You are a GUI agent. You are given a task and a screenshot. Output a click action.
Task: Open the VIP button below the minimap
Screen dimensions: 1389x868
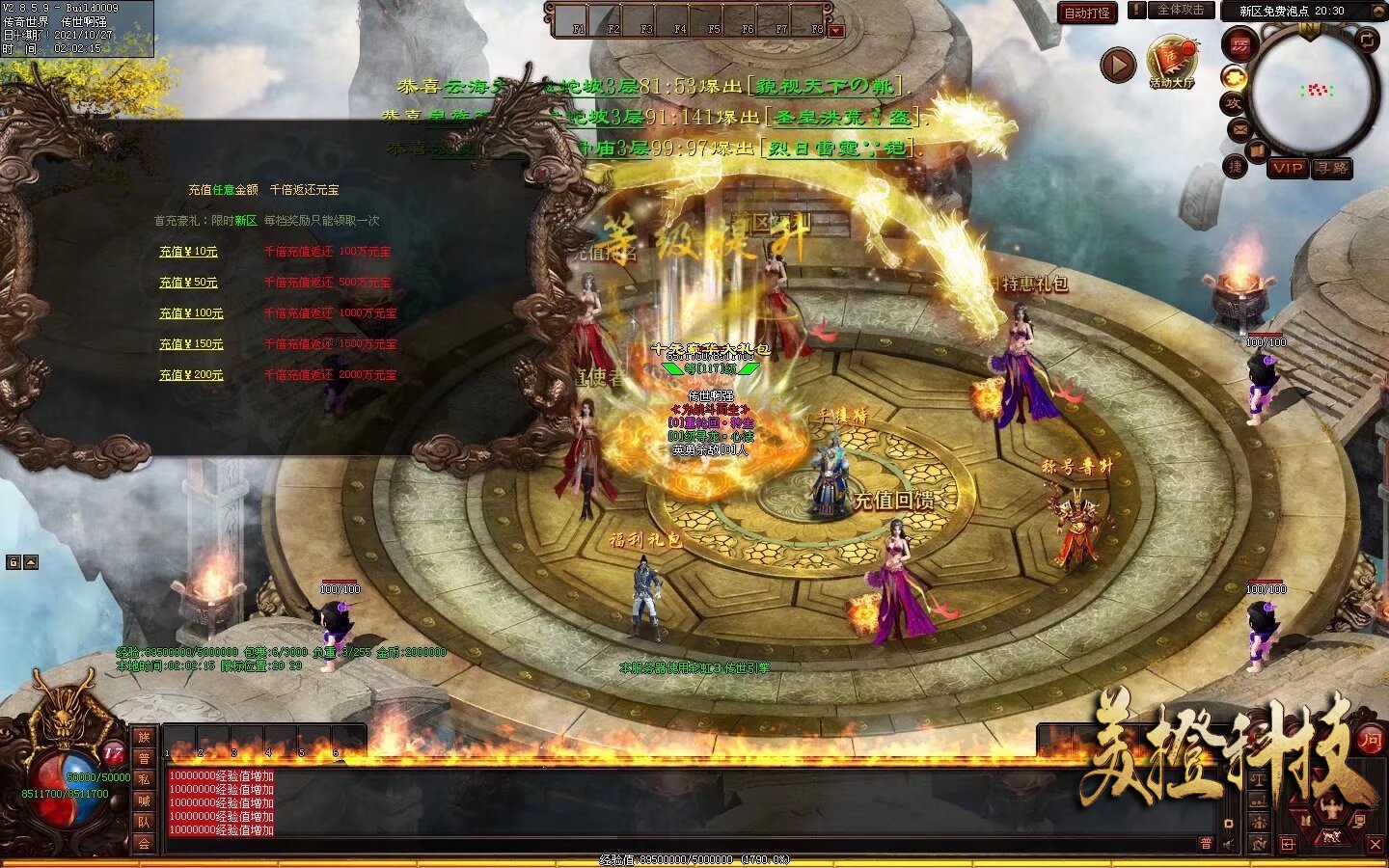click(x=1287, y=168)
